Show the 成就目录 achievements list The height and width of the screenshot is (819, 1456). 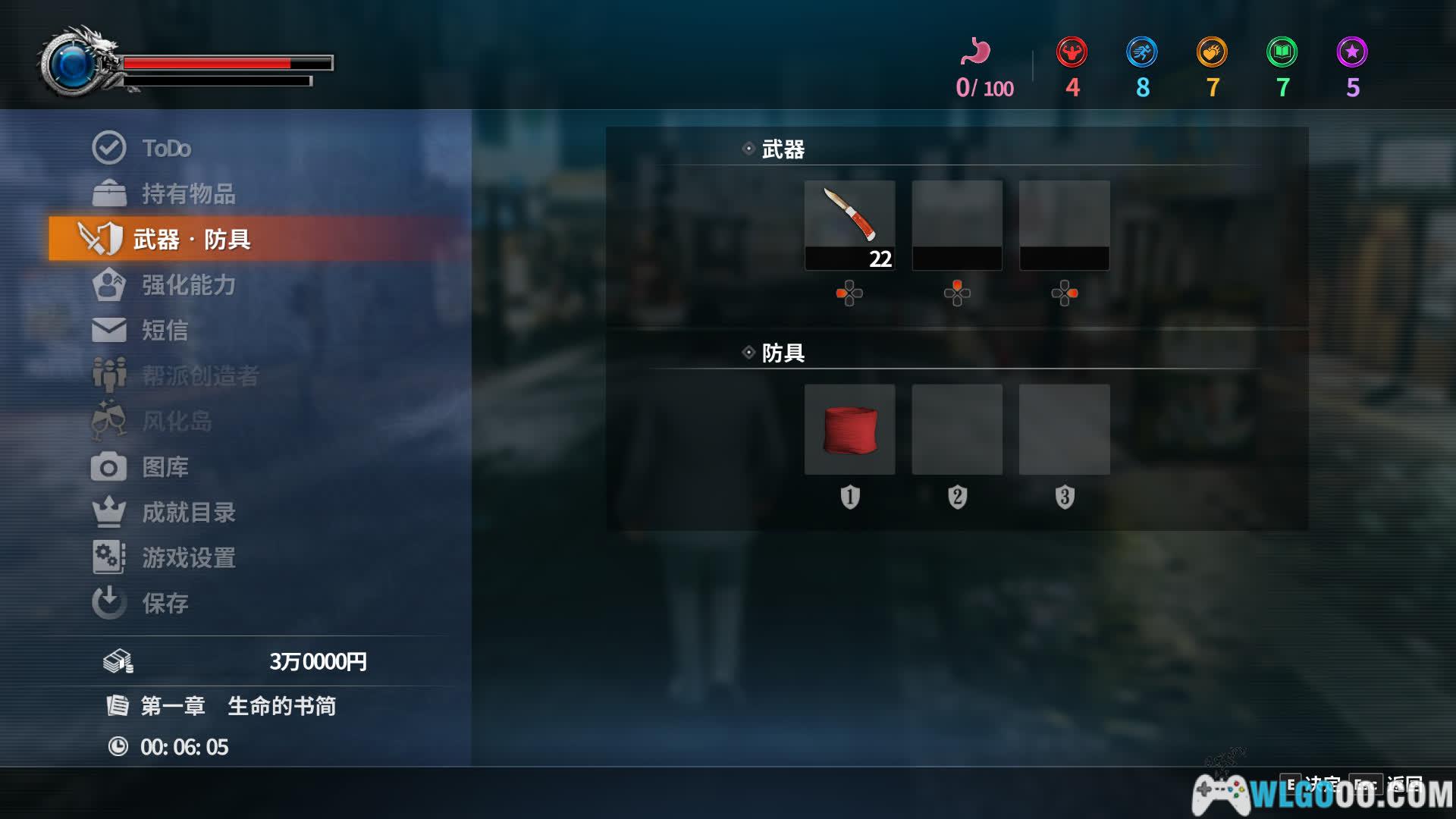click(188, 512)
